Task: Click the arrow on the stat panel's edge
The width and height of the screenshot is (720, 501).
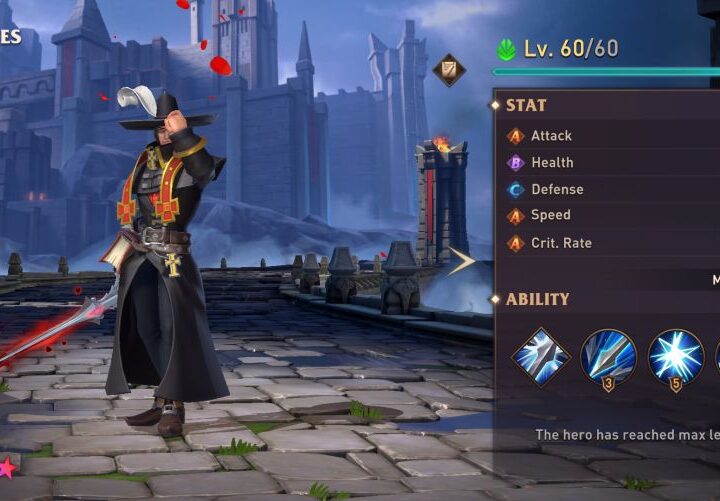Action: pyautogui.click(x=461, y=262)
